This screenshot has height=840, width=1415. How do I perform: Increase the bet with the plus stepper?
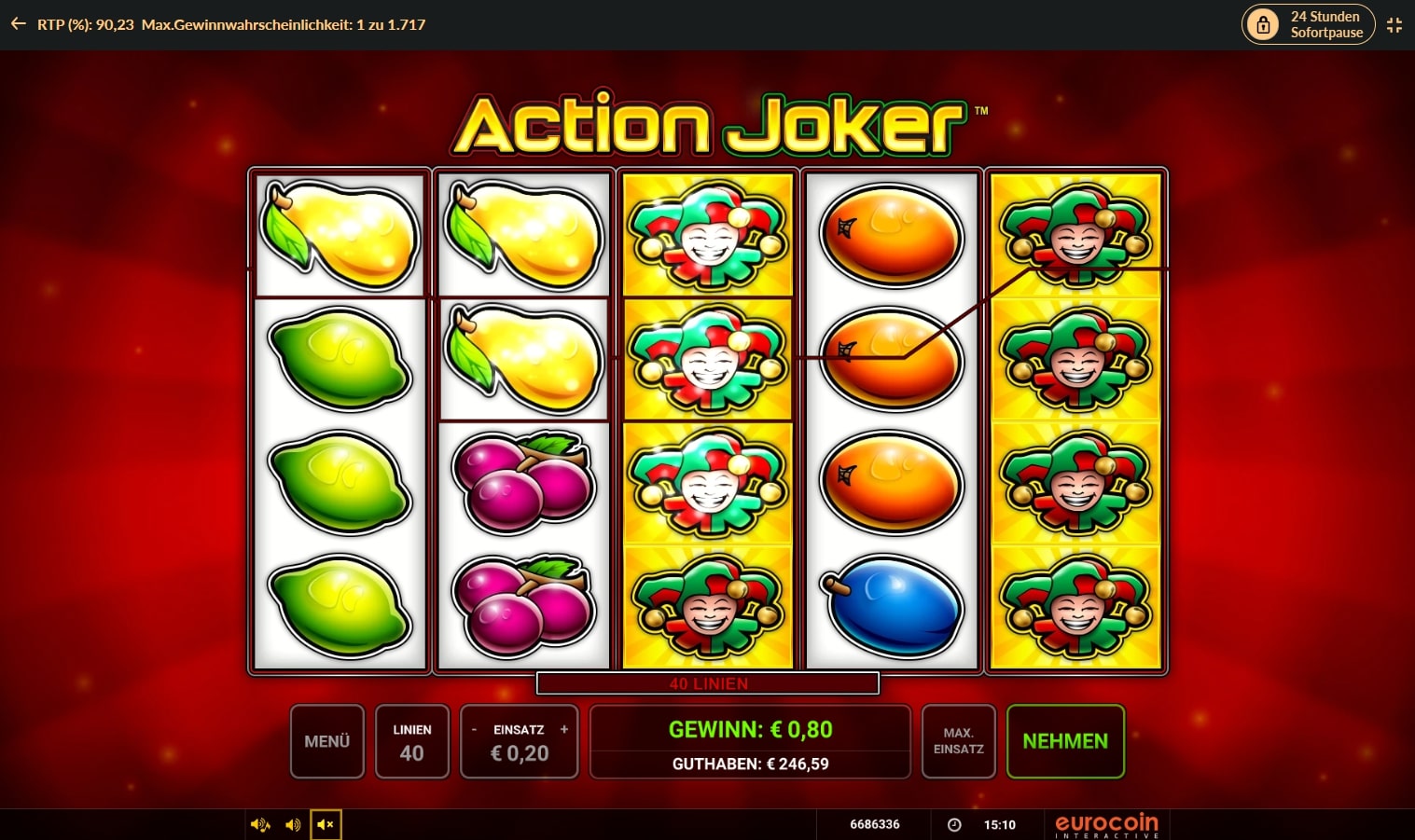(563, 729)
